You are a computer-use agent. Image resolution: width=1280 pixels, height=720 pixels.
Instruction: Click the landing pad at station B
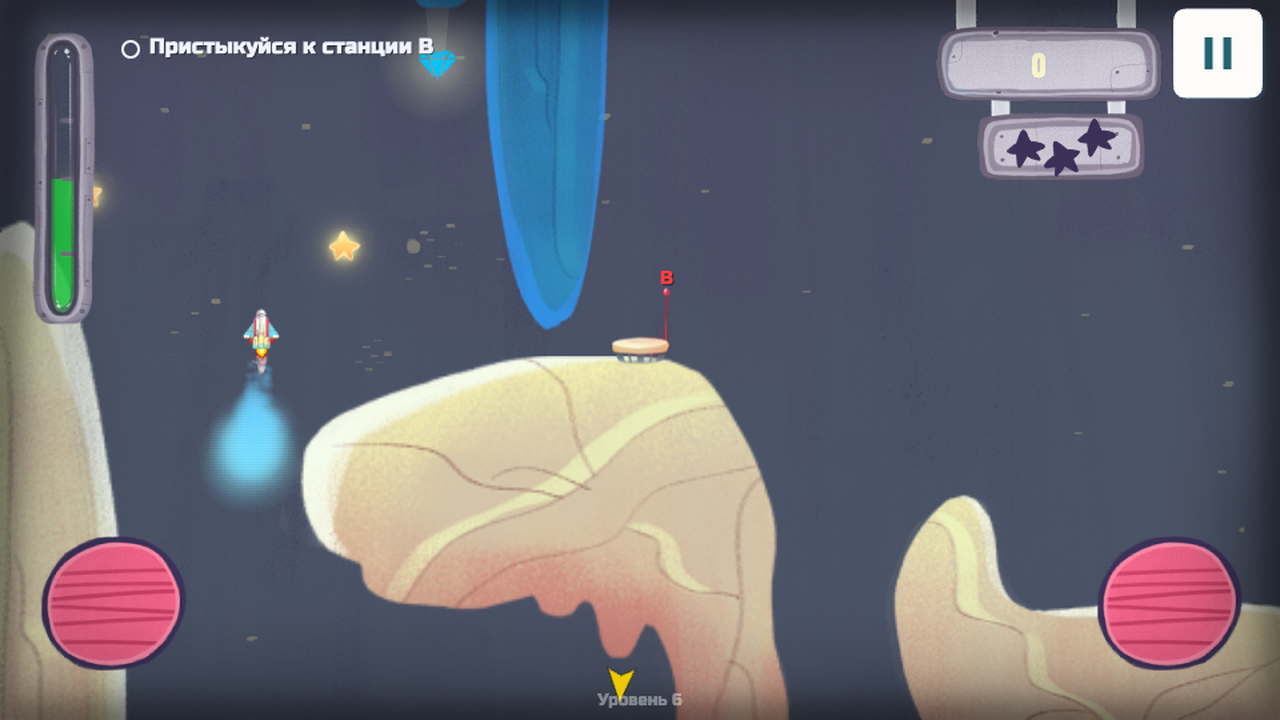[x=640, y=348]
